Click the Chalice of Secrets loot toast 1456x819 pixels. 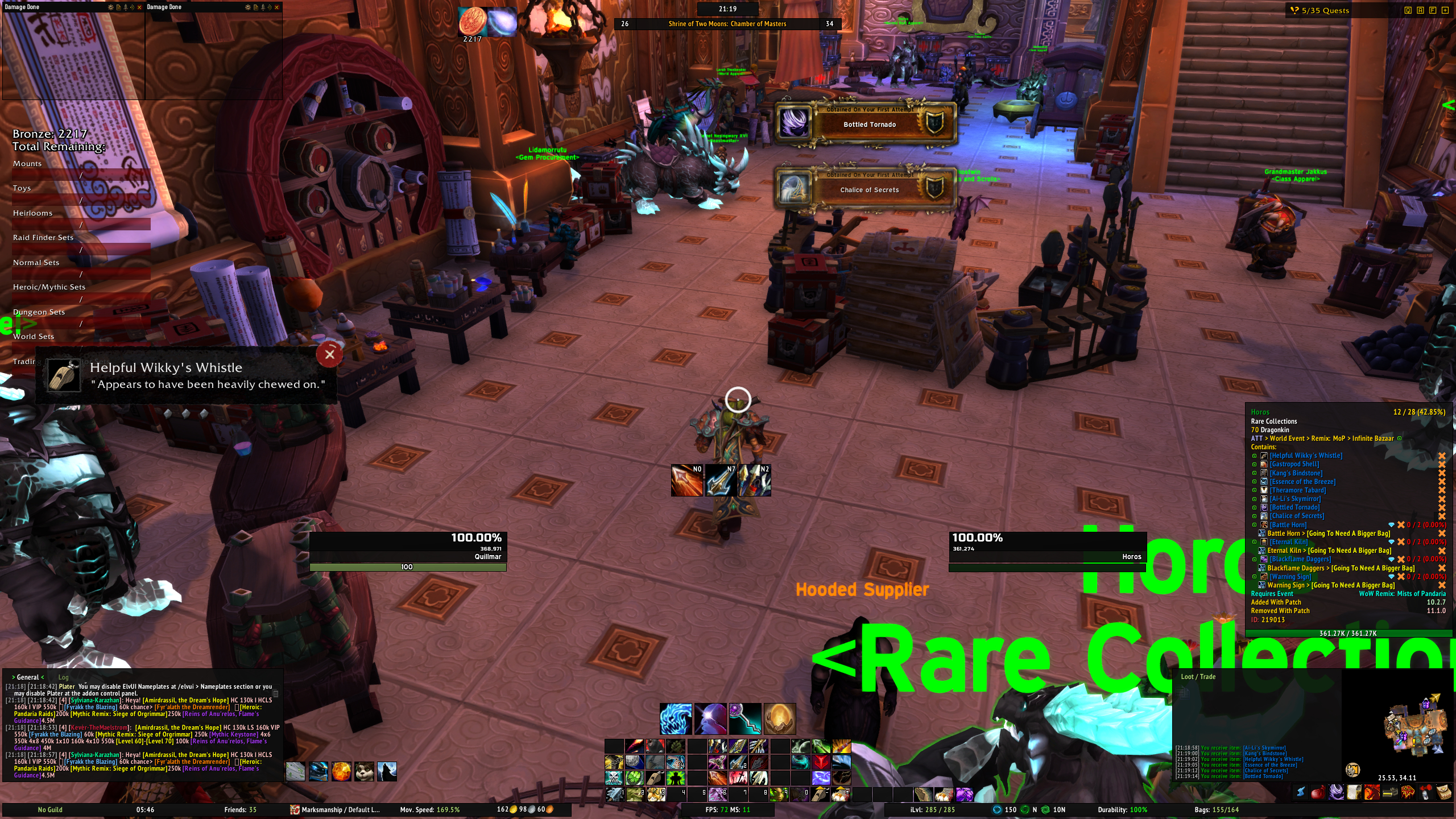coord(866,188)
